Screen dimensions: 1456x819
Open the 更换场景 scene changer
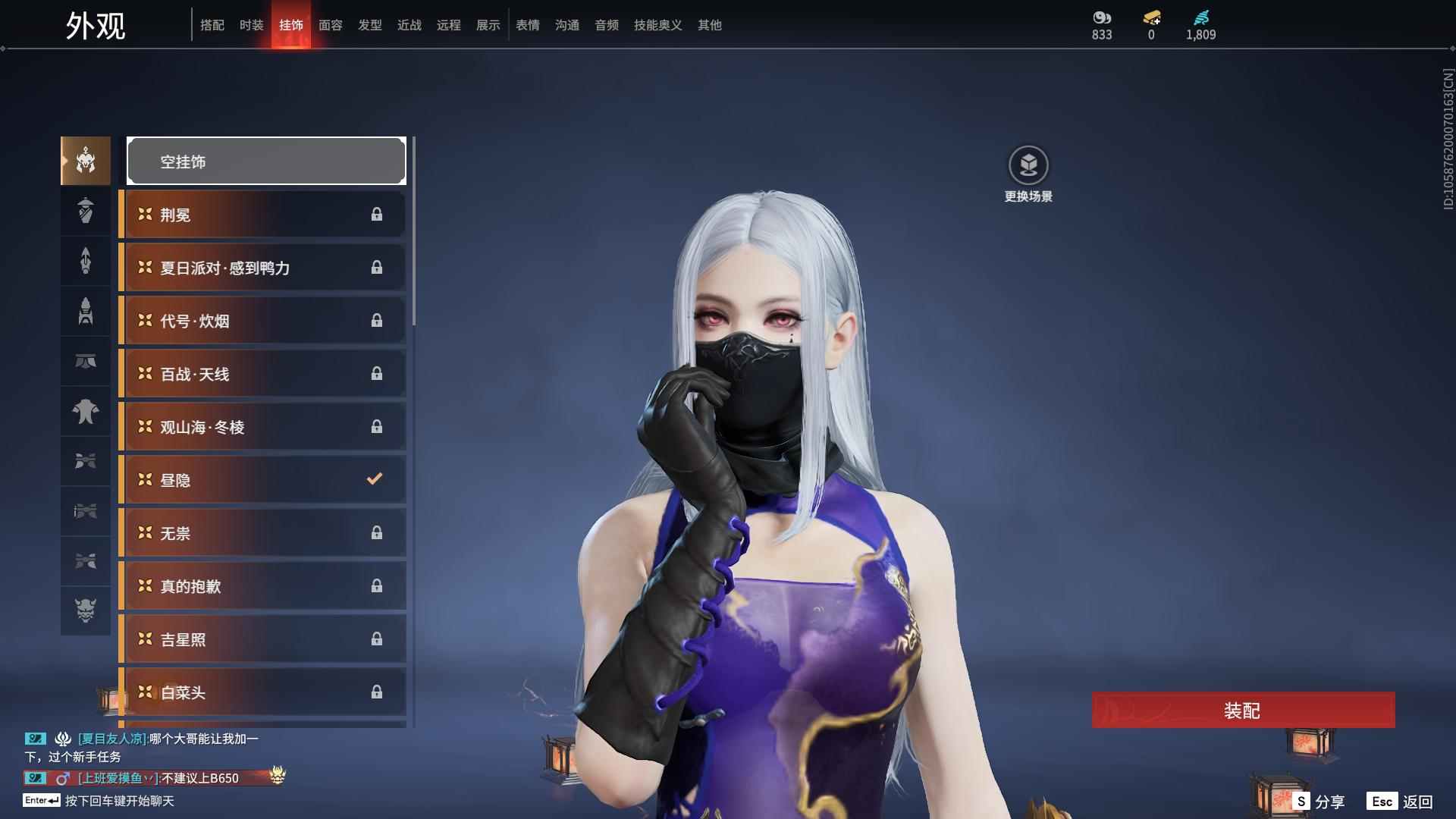[x=1028, y=165]
